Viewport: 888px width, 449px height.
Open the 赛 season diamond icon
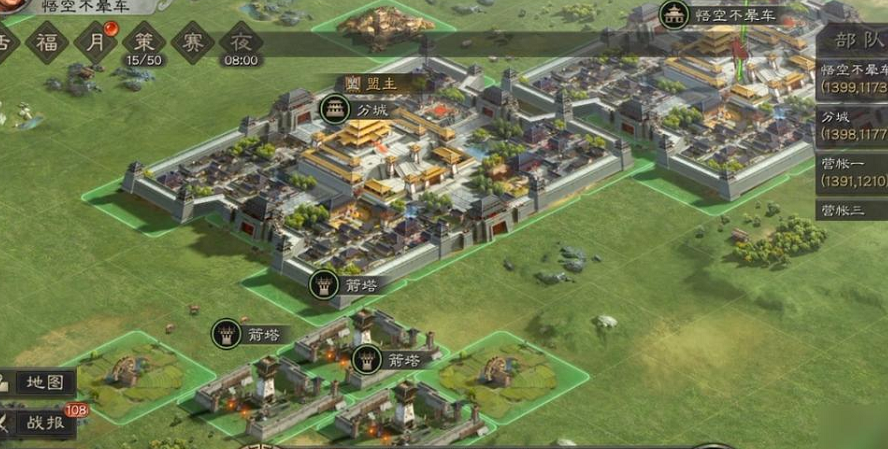pyautogui.click(x=192, y=42)
